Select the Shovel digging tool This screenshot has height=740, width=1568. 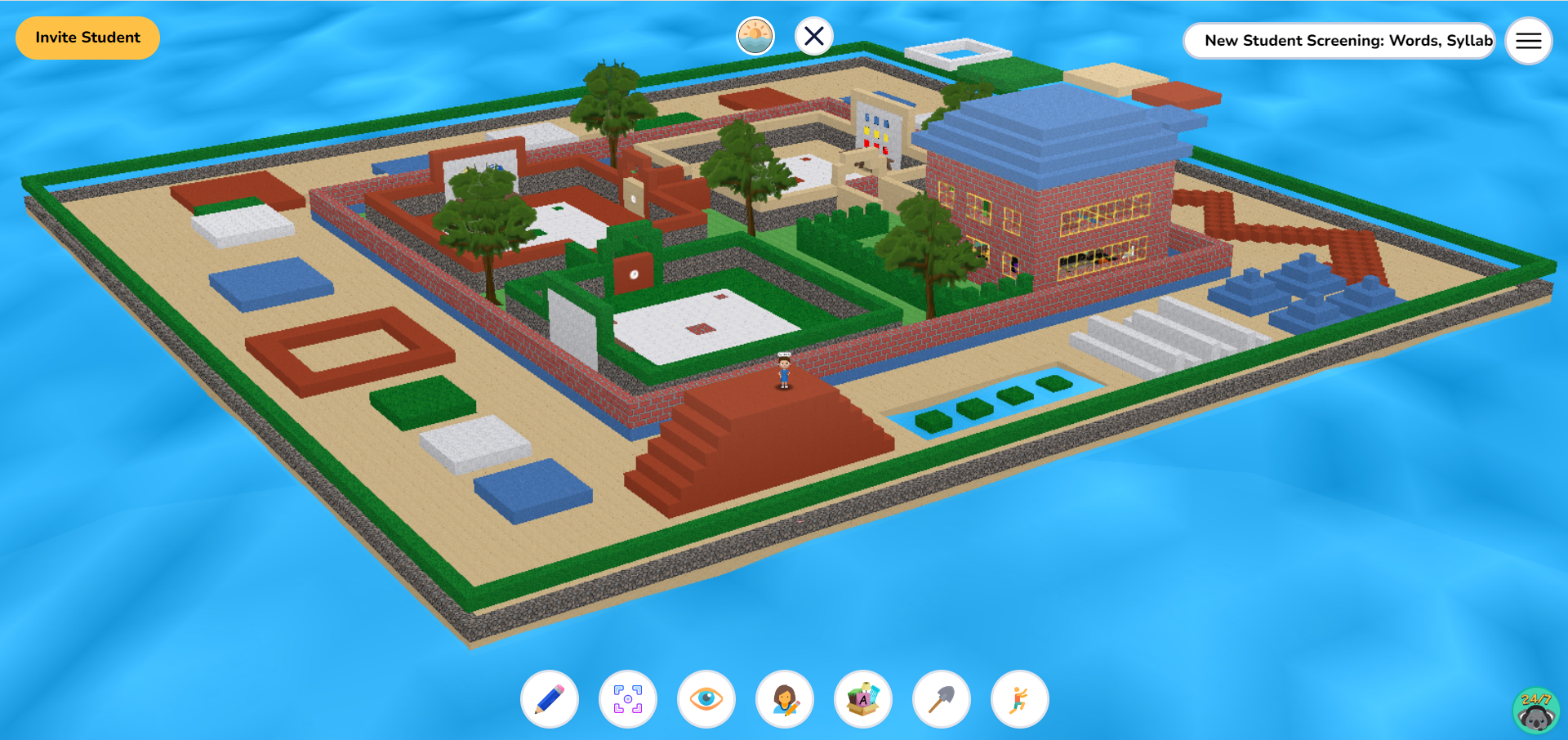(941, 700)
